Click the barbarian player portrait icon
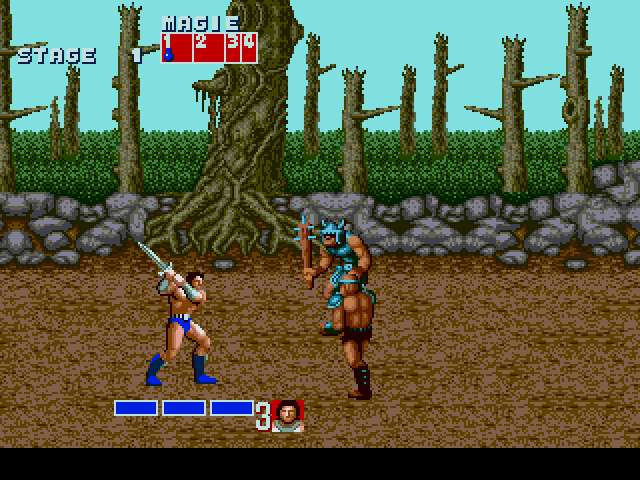Screen dimensions: 640x480 click(288, 415)
